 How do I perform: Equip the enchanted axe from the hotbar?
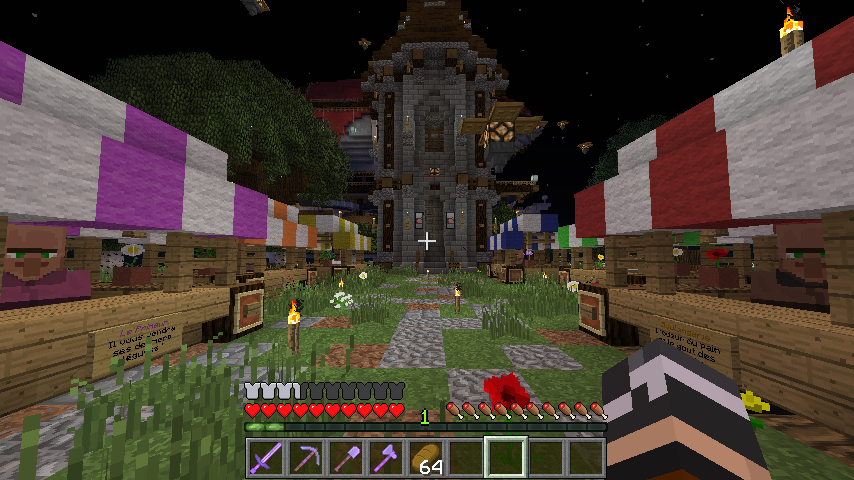[386, 458]
